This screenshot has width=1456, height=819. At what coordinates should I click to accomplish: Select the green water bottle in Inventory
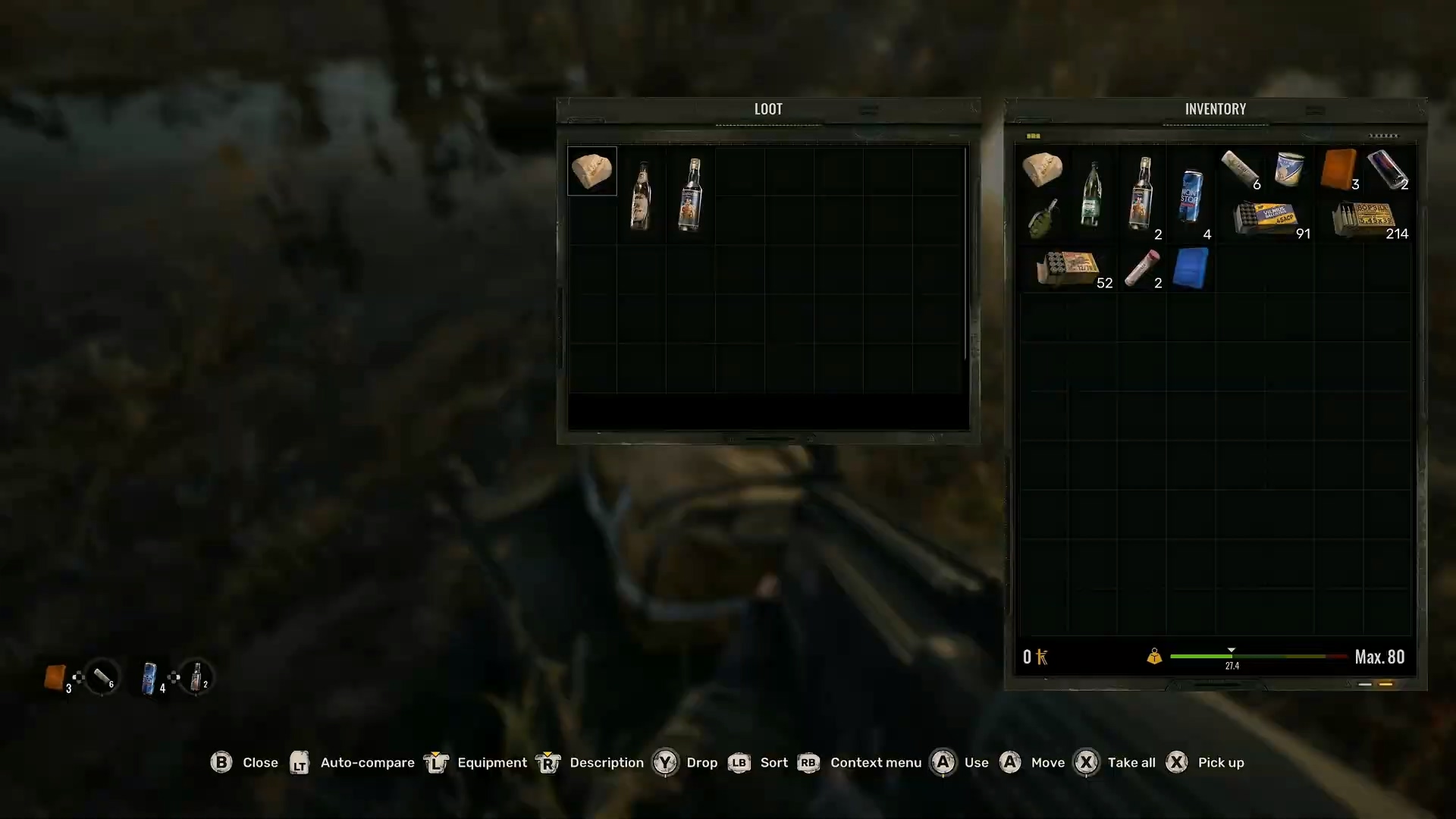(x=1091, y=194)
